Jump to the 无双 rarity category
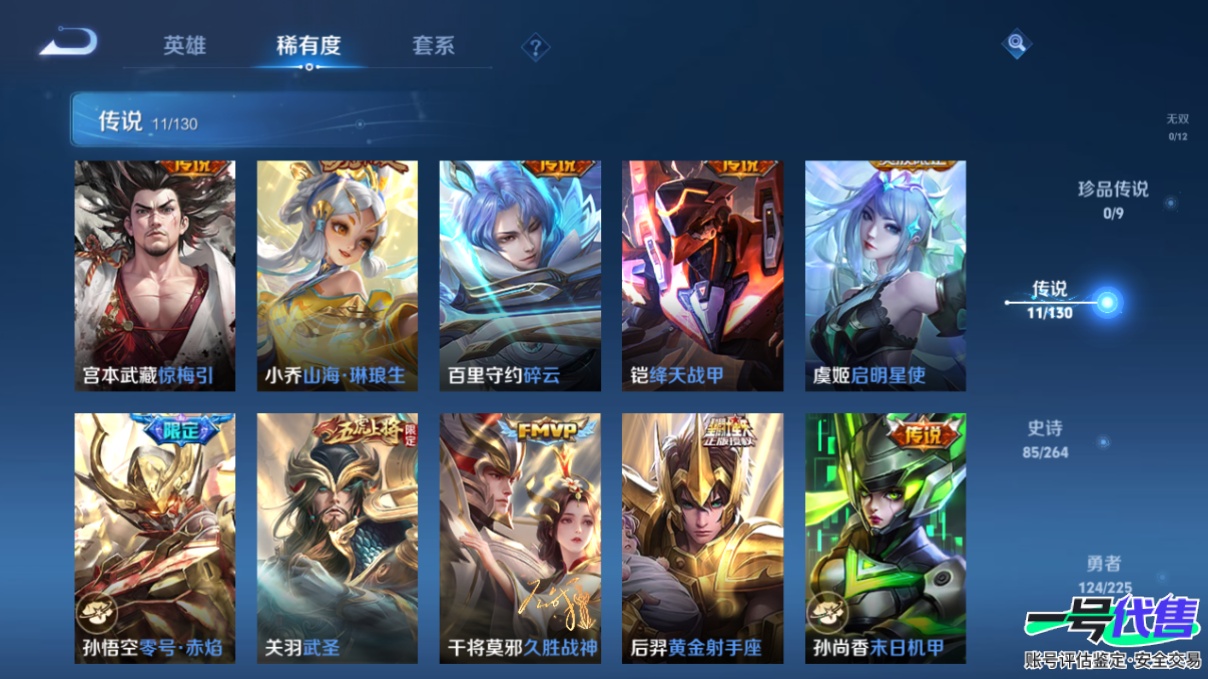This screenshot has width=1208, height=679. pyautogui.click(x=1177, y=126)
